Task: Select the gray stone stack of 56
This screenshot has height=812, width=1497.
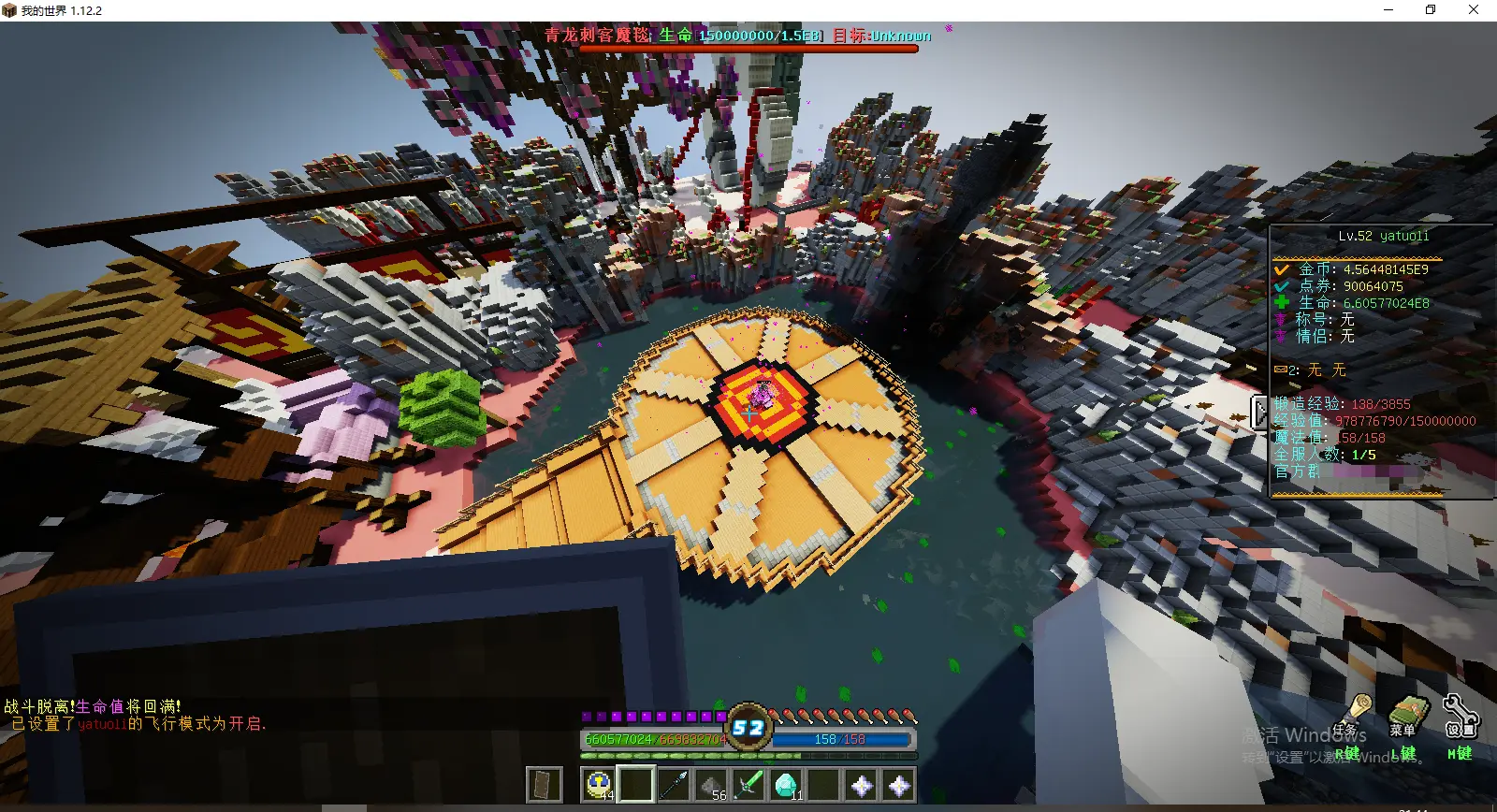Action: [x=711, y=785]
